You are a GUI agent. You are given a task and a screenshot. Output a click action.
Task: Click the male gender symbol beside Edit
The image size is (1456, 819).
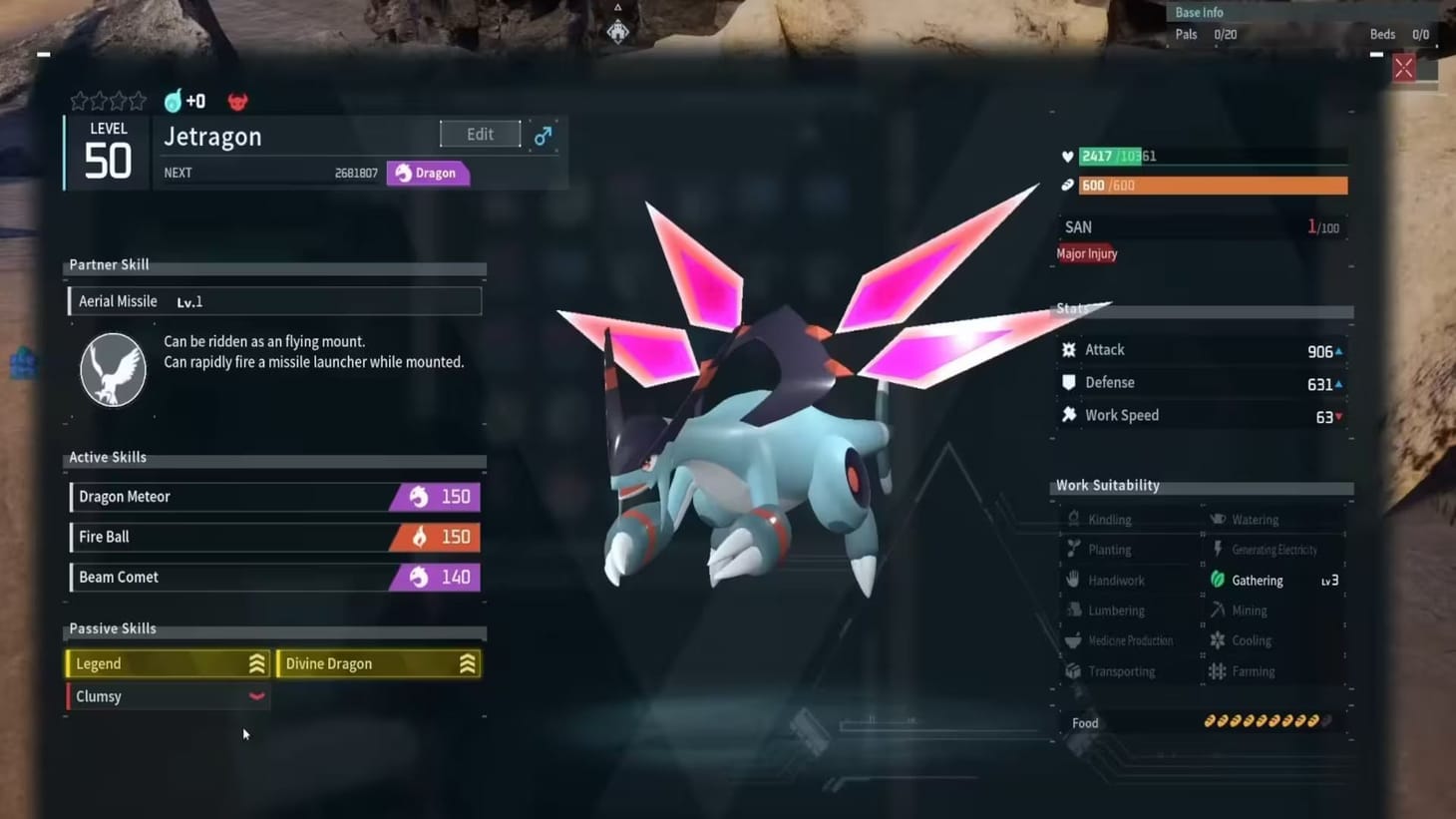(x=543, y=134)
